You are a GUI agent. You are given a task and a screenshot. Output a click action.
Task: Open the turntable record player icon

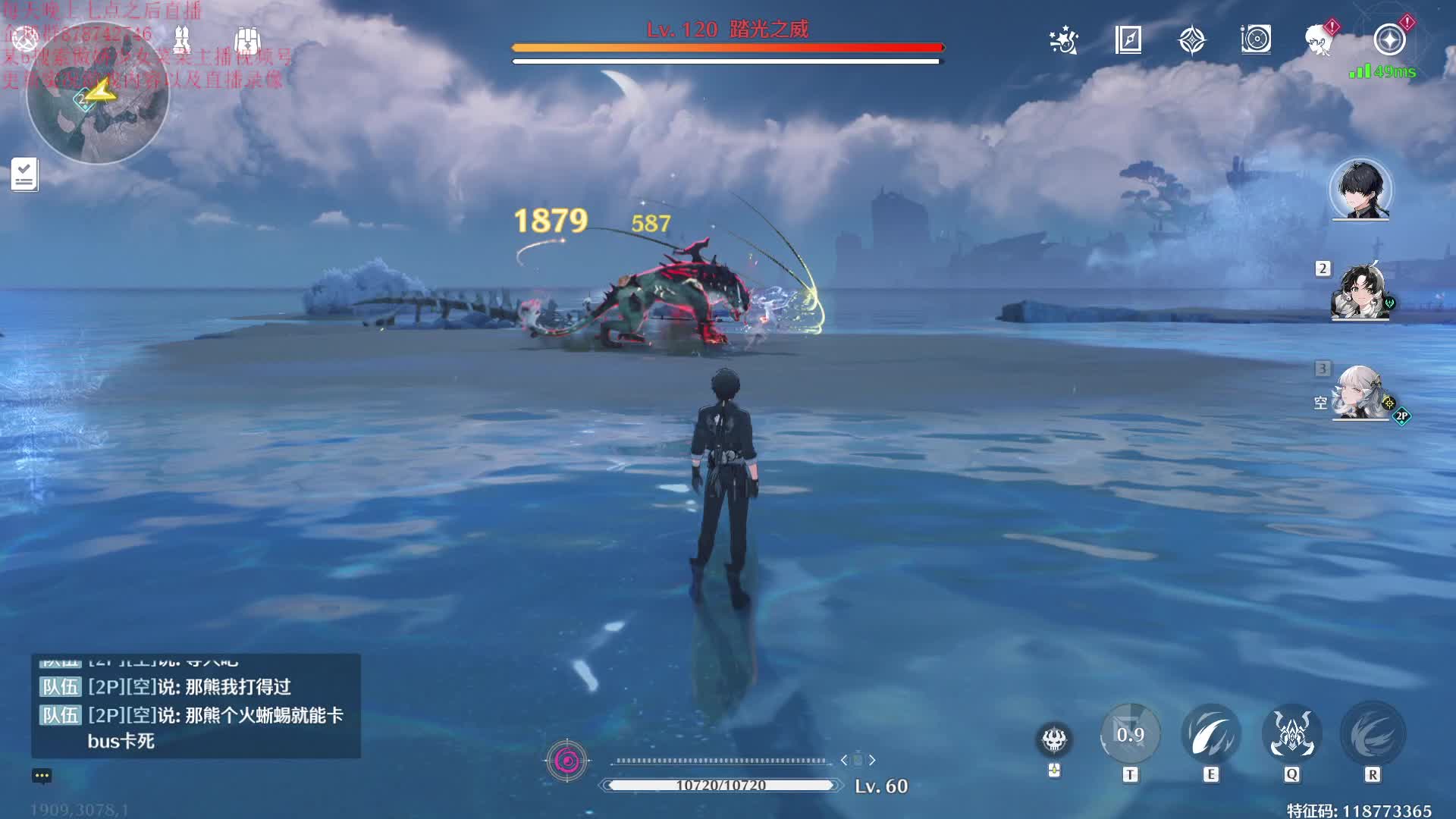coord(1256,39)
